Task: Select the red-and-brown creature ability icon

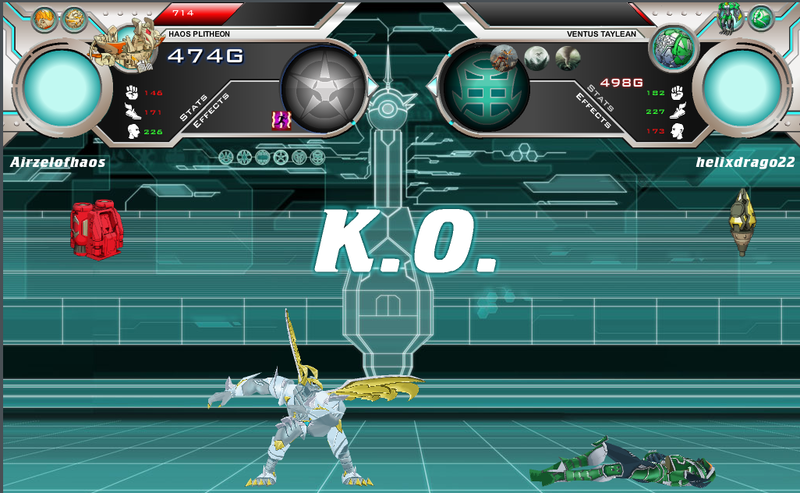Action: (x=504, y=58)
